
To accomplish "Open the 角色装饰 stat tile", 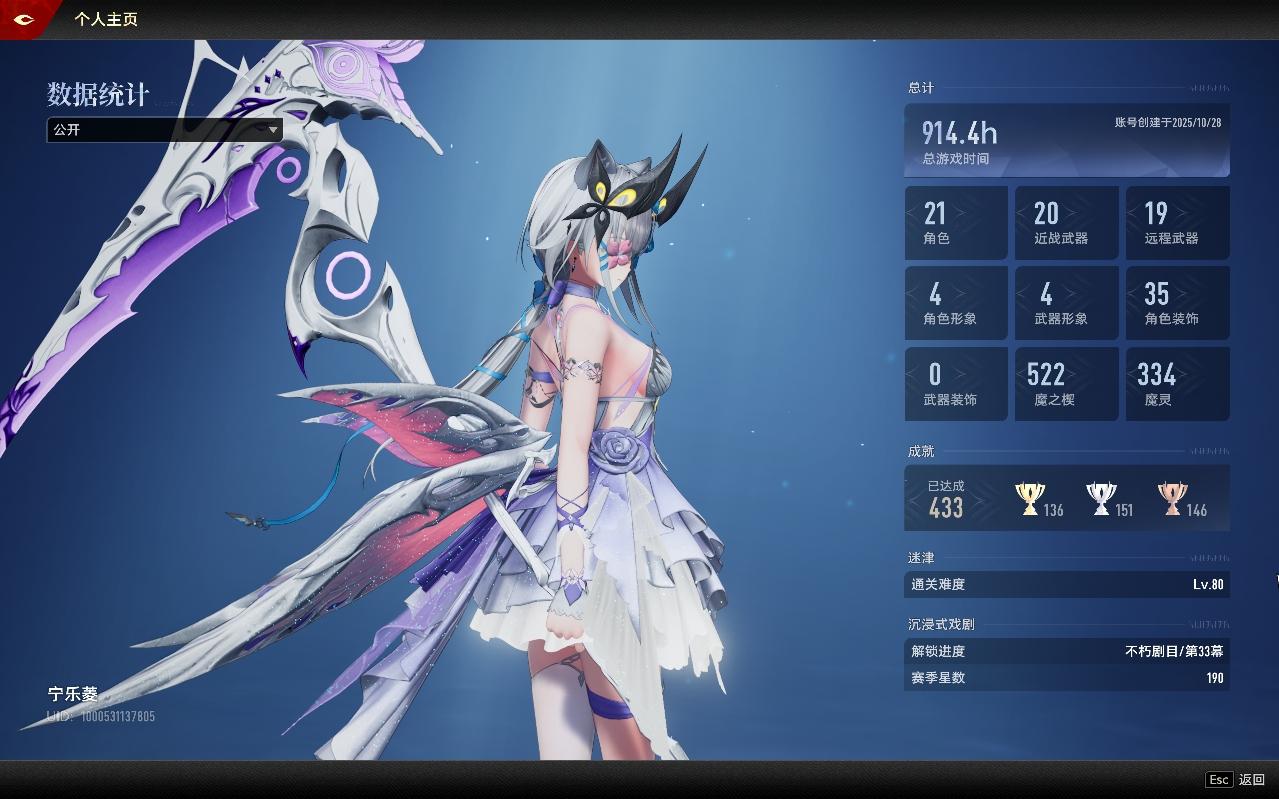I will [x=1177, y=303].
